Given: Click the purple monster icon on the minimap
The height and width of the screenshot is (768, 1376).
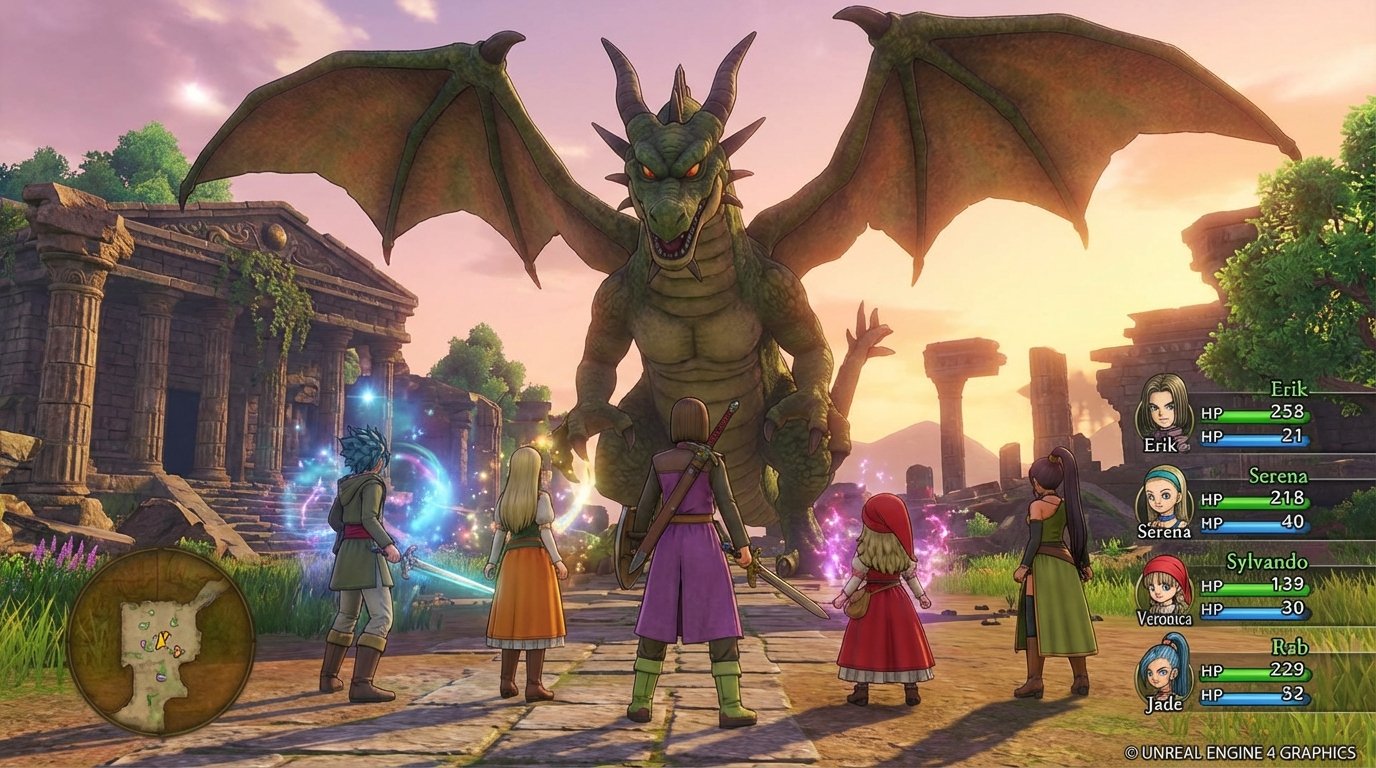Looking at the screenshot, I should pos(161,678).
